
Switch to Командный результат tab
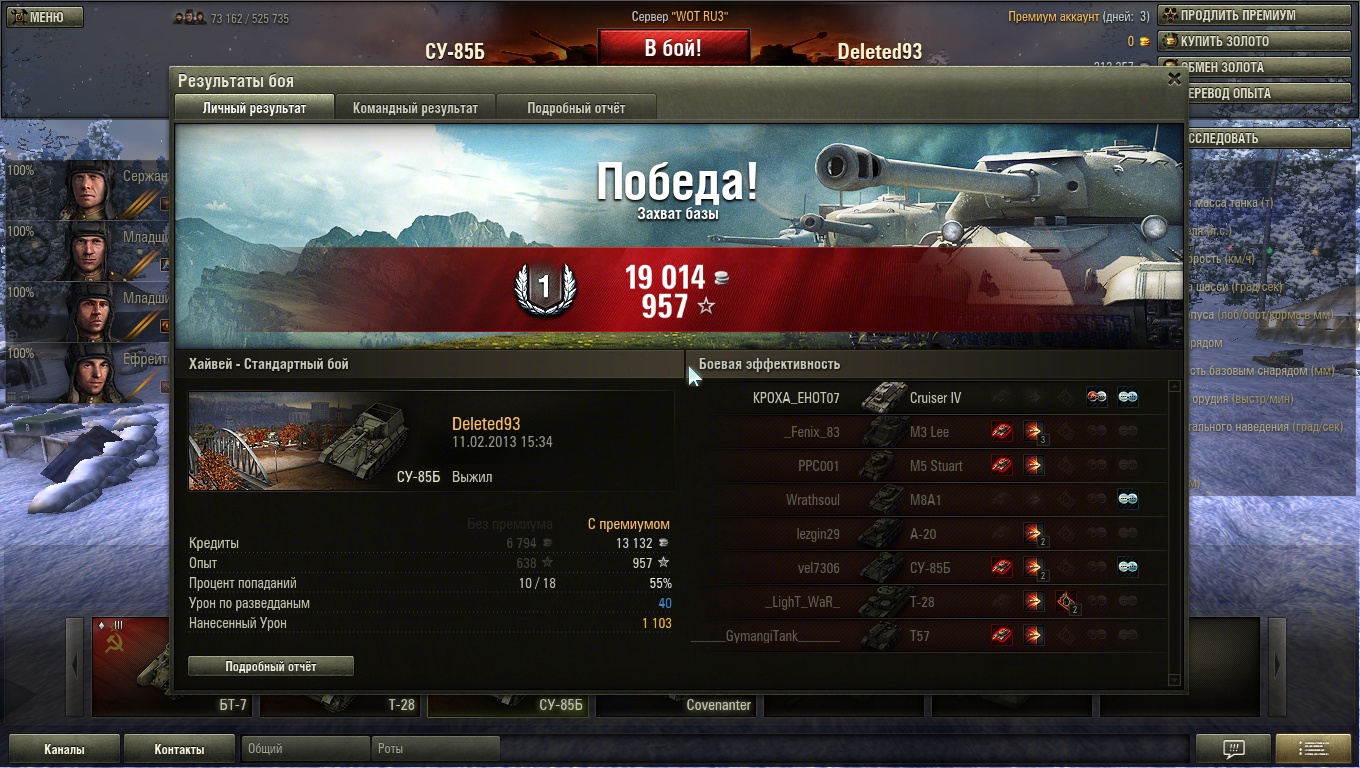(x=415, y=108)
